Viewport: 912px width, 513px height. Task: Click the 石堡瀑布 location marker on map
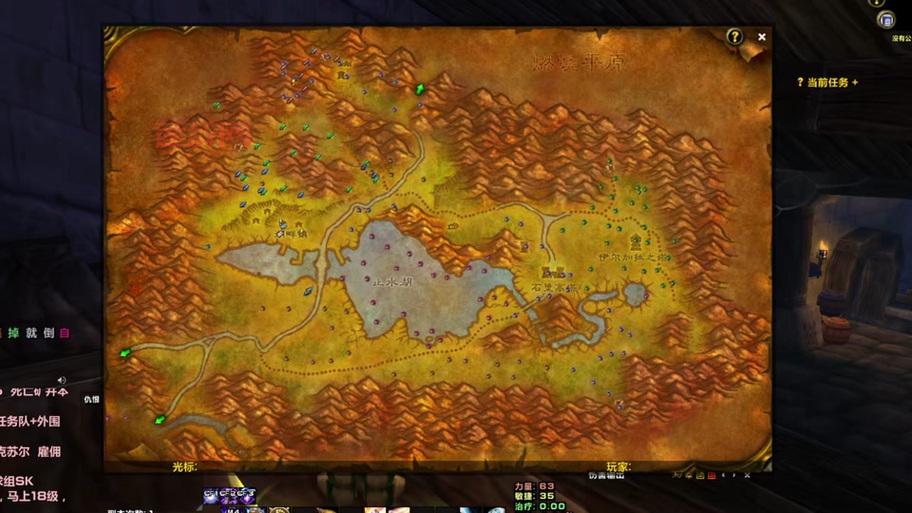pos(554,272)
